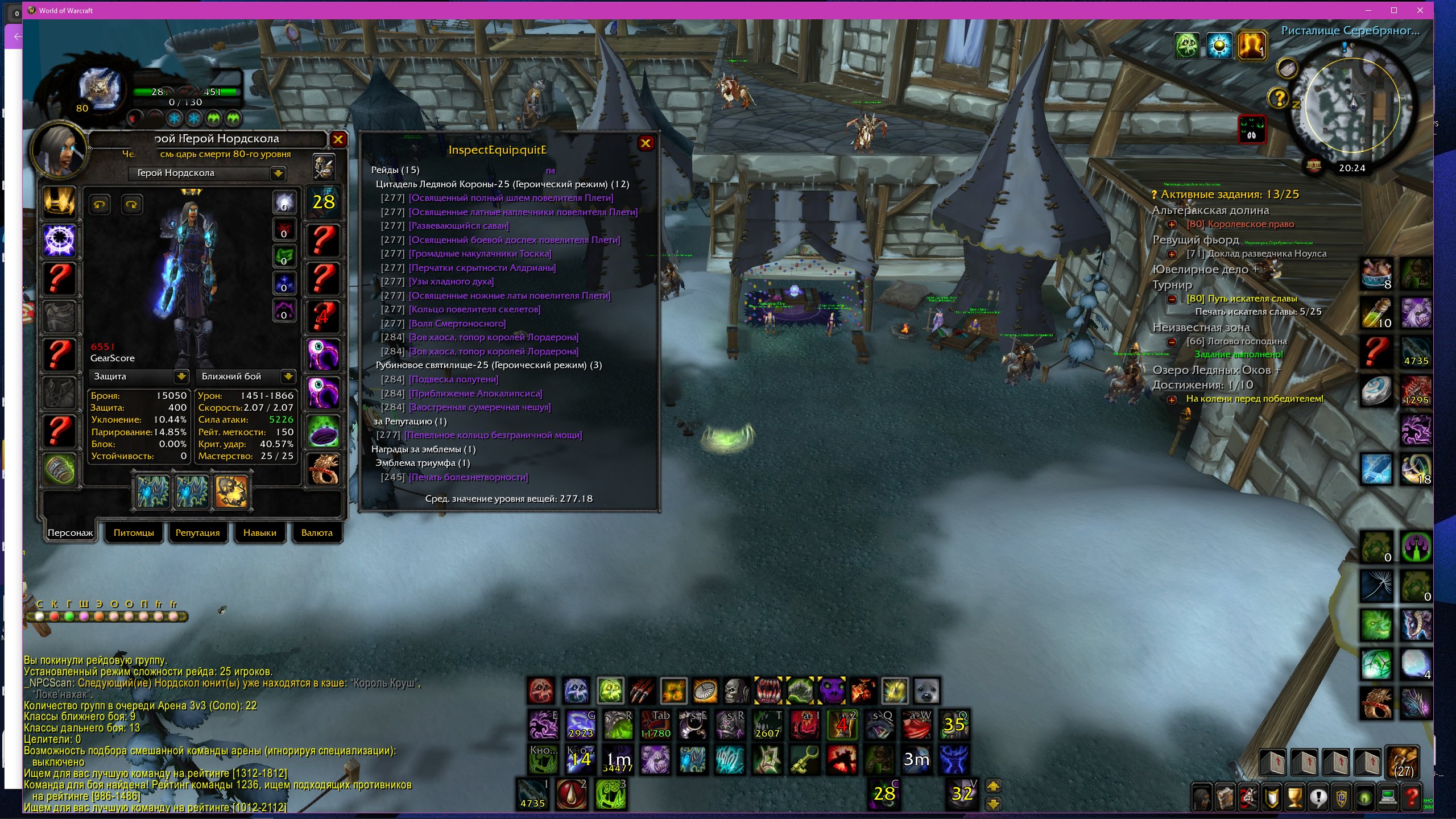Select the Печать болезнетворности item link
The image size is (1456, 819).
click(468, 477)
